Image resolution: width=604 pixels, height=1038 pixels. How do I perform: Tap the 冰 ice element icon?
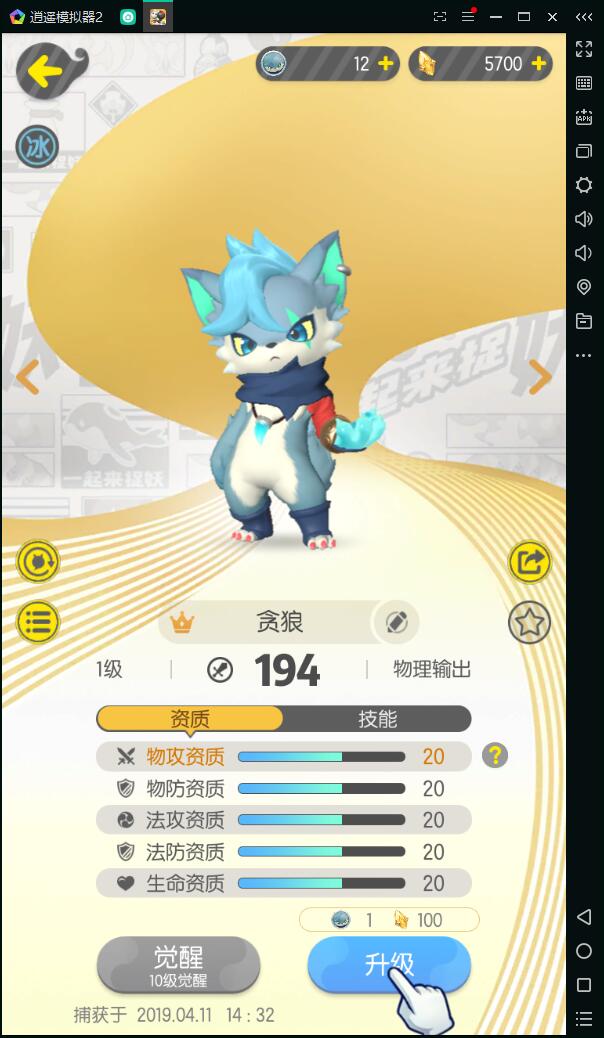(x=37, y=148)
